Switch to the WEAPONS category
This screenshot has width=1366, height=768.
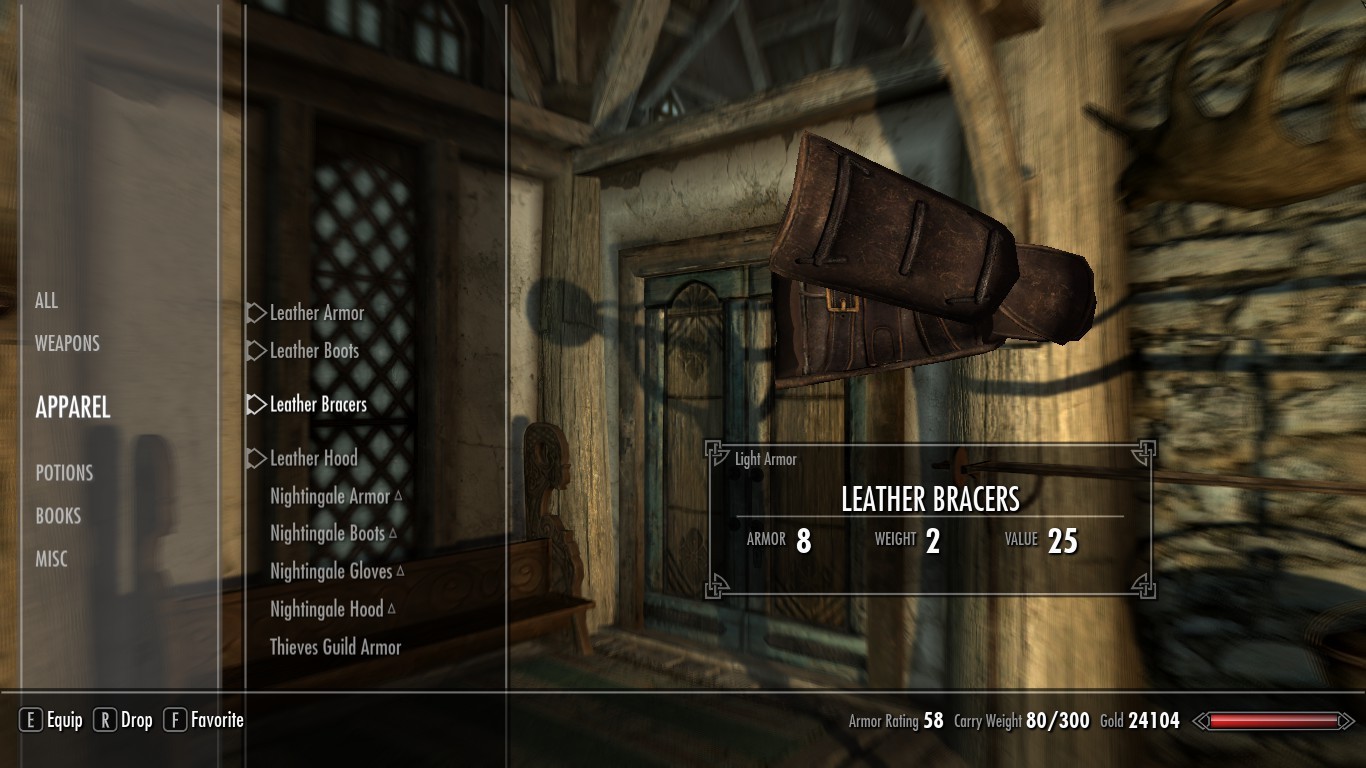coord(67,344)
